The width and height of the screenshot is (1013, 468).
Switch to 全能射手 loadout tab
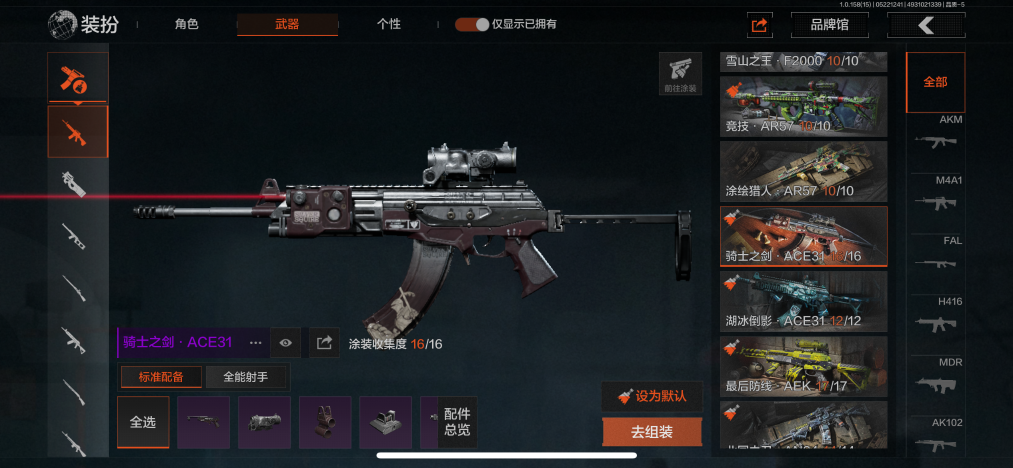(248, 377)
